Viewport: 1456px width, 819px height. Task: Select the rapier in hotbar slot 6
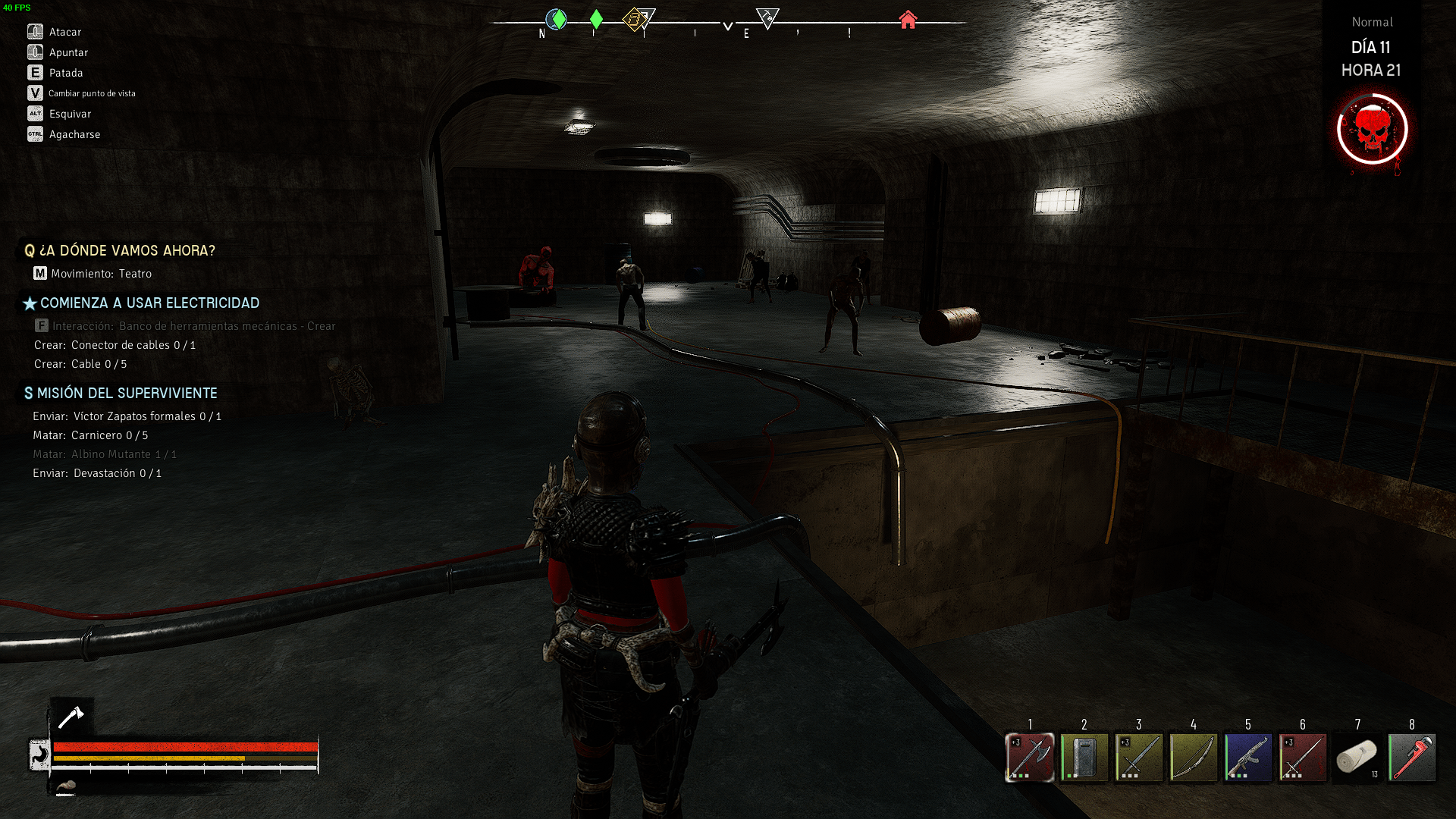[x=1303, y=757]
